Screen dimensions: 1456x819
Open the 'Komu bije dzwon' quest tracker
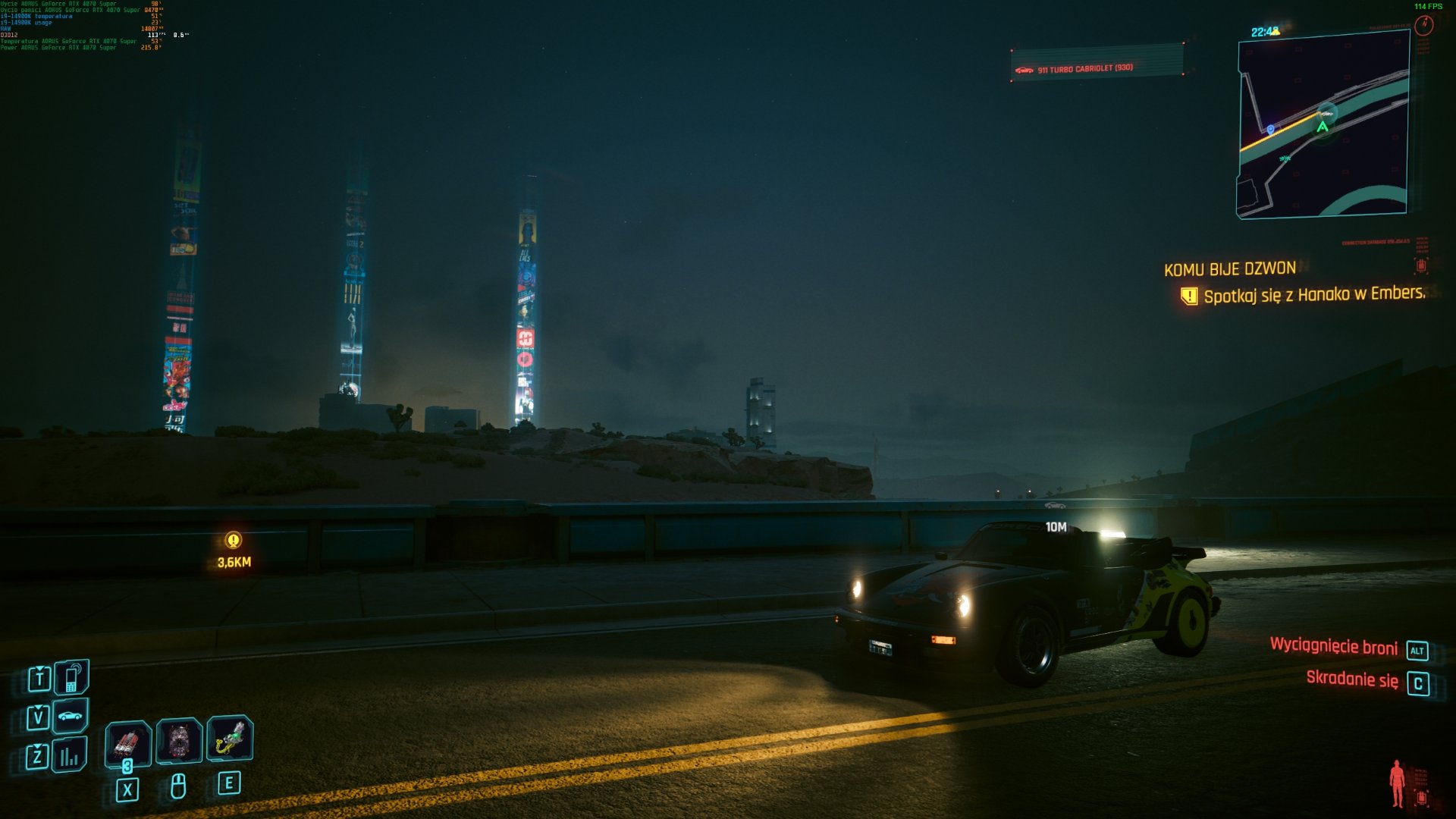click(x=1229, y=269)
